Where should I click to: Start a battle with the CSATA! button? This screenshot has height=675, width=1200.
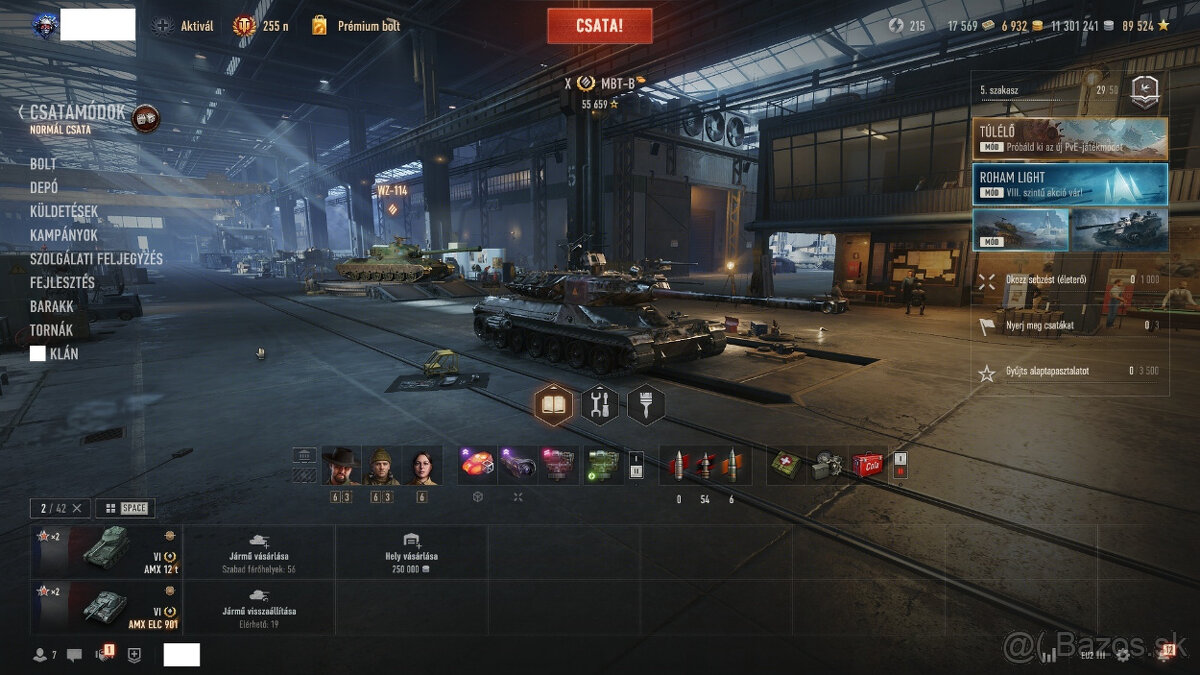point(599,26)
